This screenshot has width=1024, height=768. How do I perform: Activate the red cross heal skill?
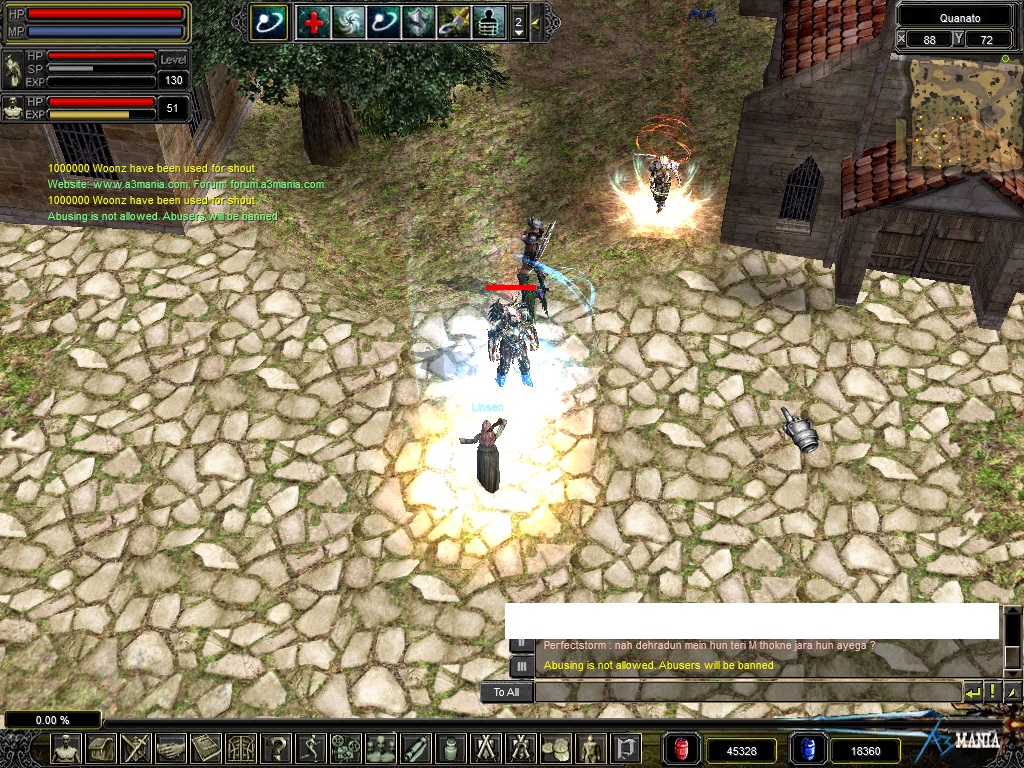(313, 21)
